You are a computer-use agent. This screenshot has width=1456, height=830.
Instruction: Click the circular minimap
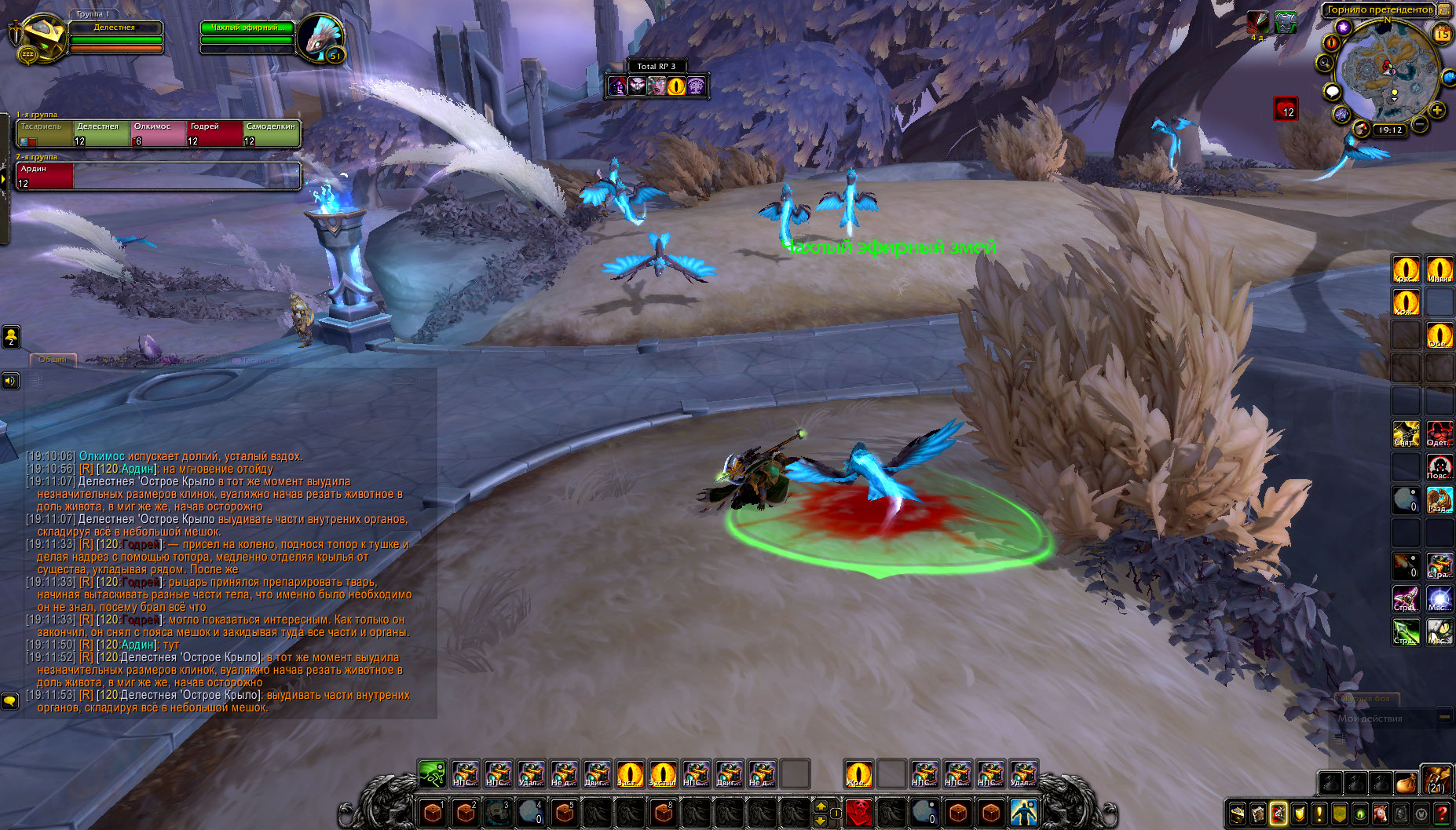(1387, 71)
